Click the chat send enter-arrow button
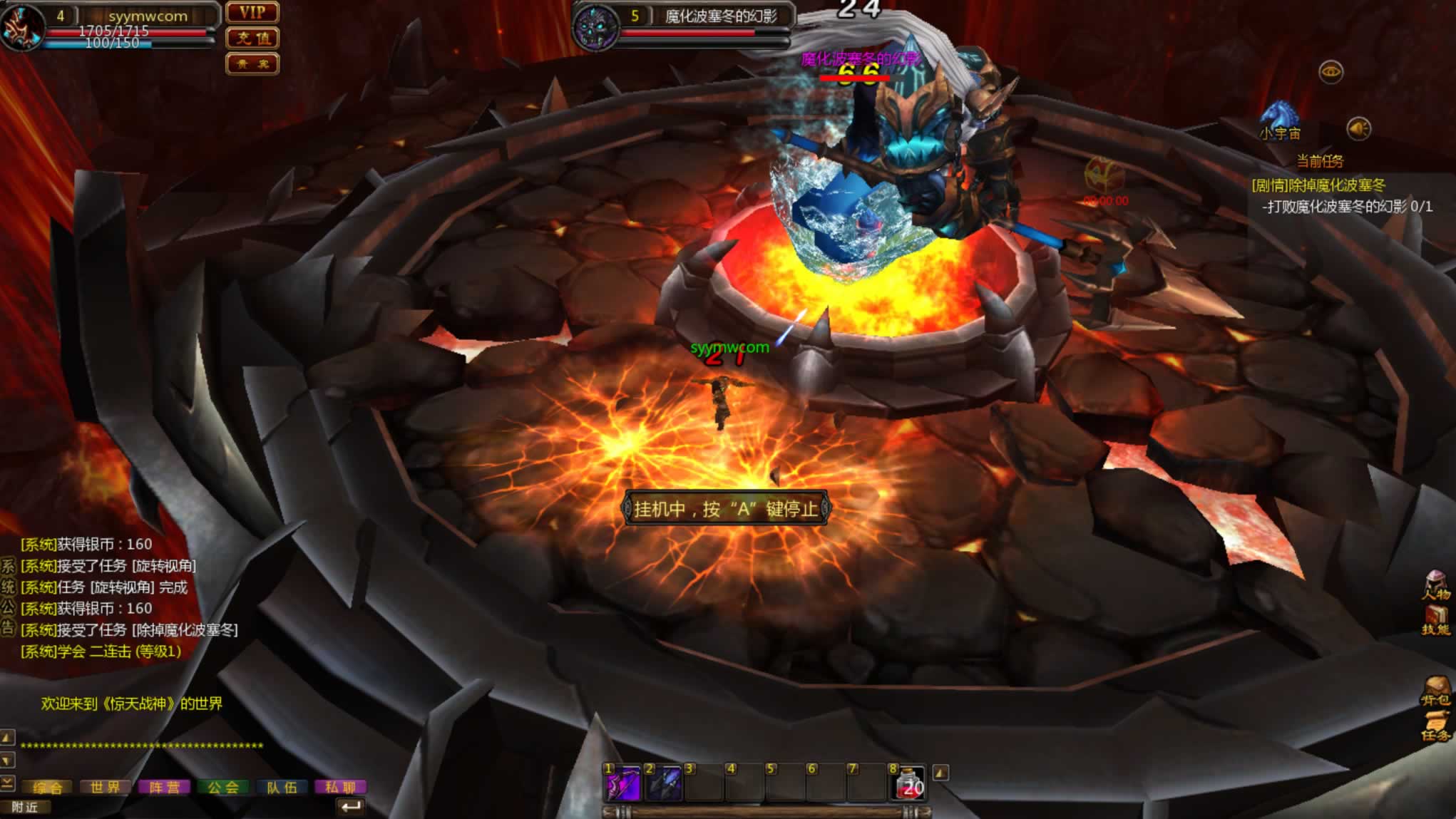This screenshot has height=819, width=1456. (x=350, y=806)
